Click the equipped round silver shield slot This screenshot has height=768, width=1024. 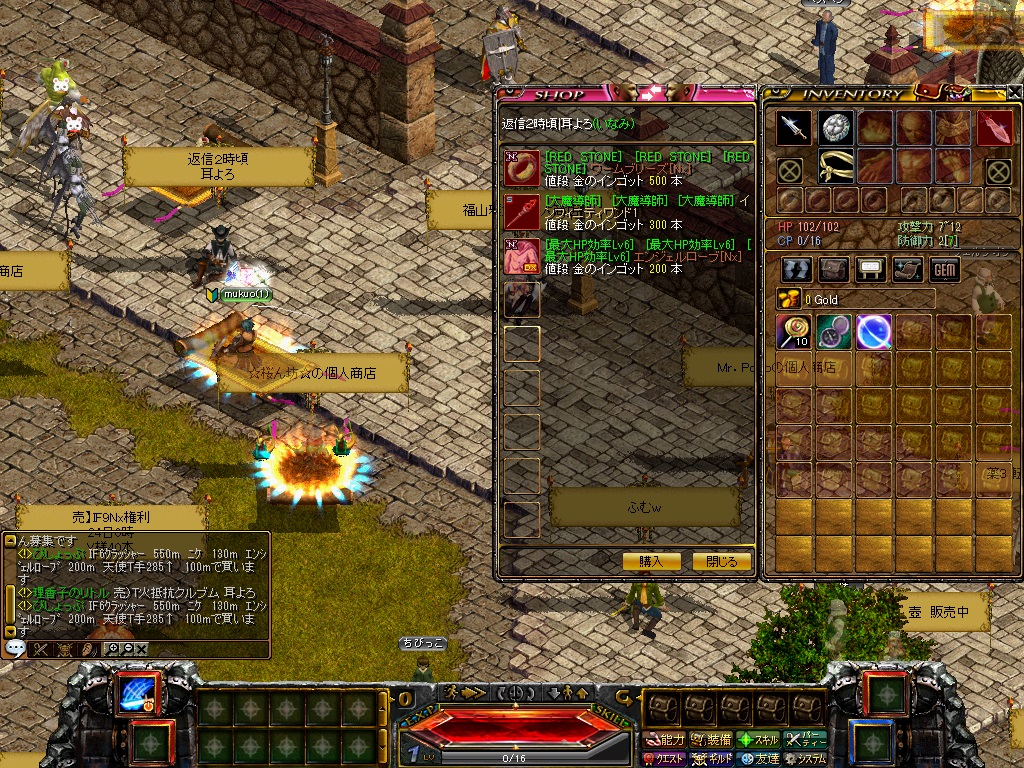pos(834,128)
